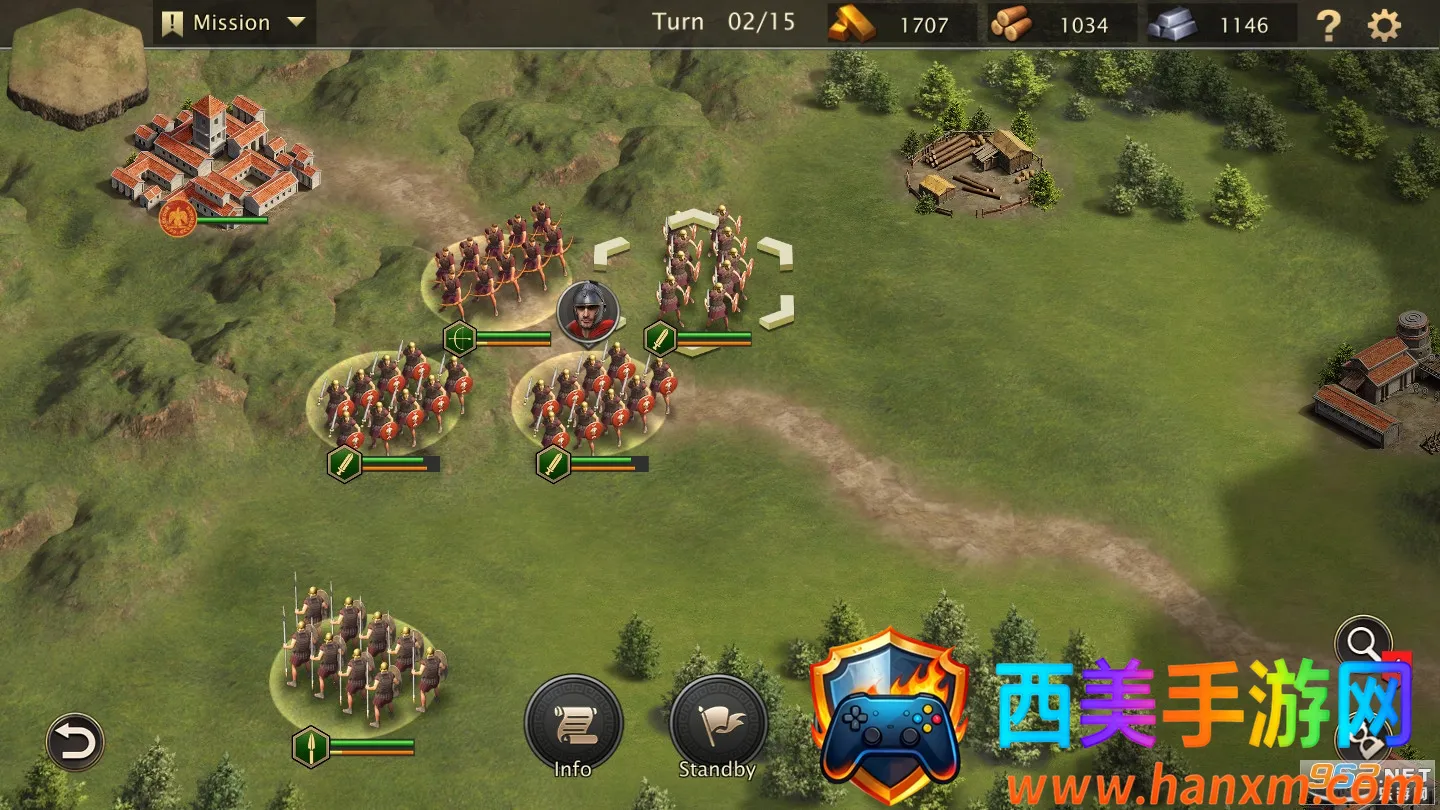Open the help question mark
The height and width of the screenshot is (810, 1440).
pos(1328,25)
